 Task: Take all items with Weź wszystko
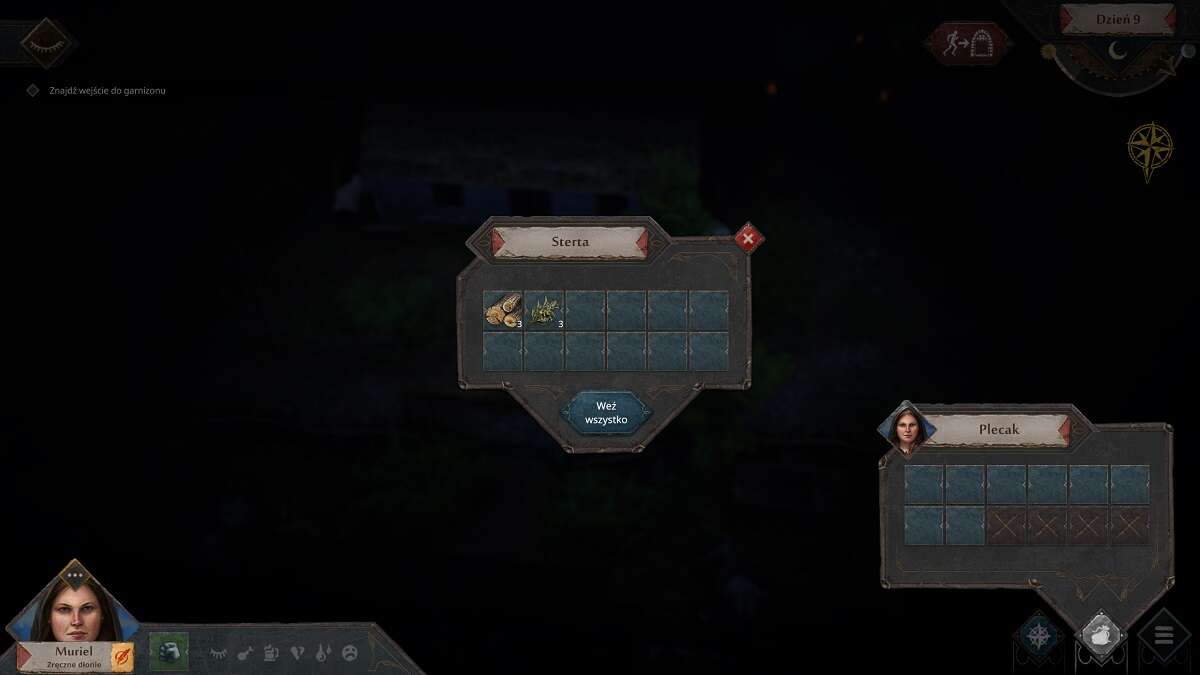(x=605, y=413)
